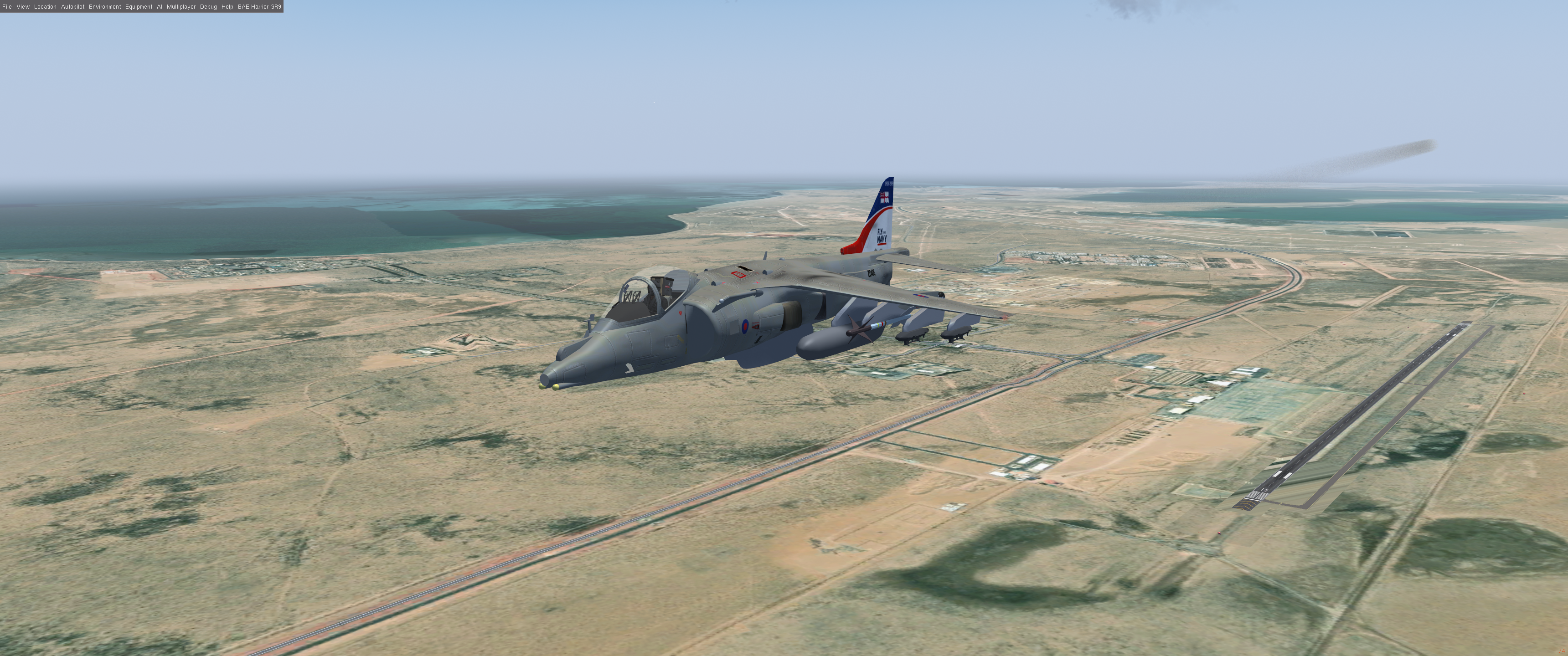Image resolution: width=1568 pixels, height=656 pixels.
Task: Expand the Environment menu
Action: tap(105, 7)
